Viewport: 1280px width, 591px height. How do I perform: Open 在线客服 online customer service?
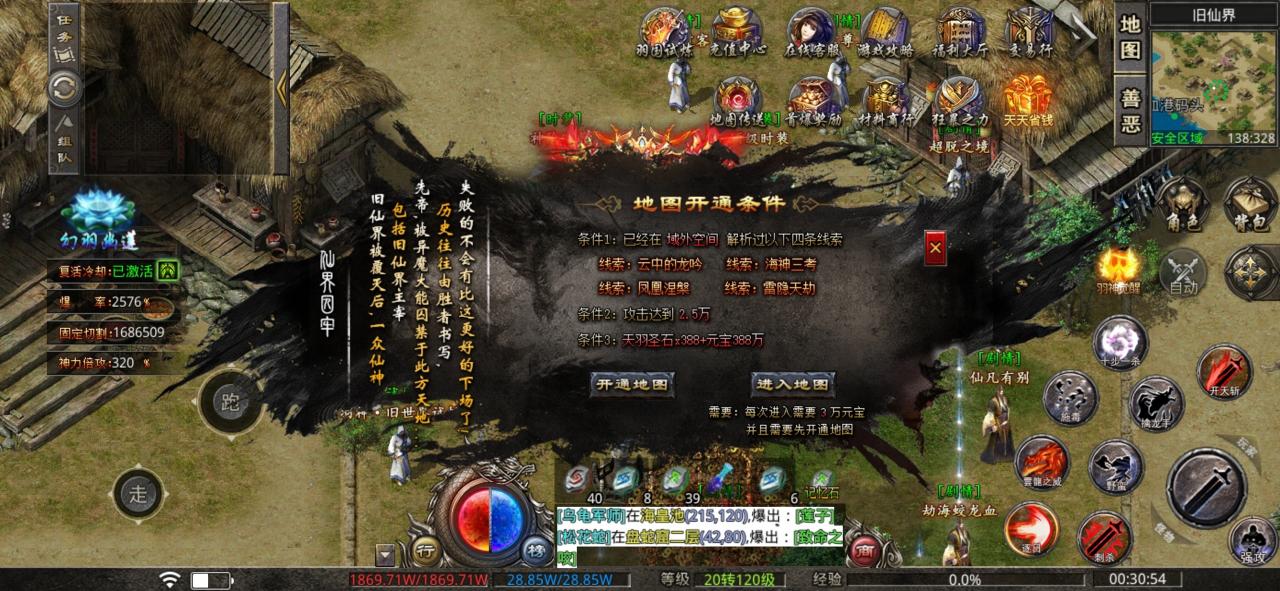click(811, 31)
